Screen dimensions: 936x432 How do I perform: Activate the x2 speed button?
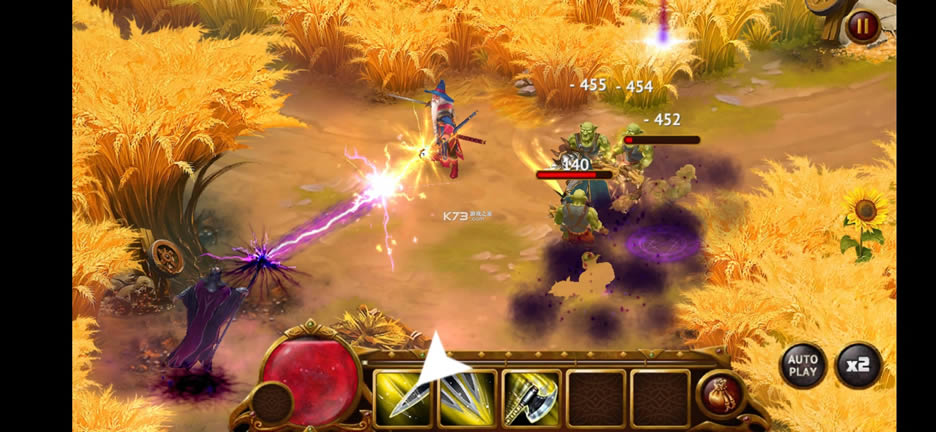click(x=857, y=365)
